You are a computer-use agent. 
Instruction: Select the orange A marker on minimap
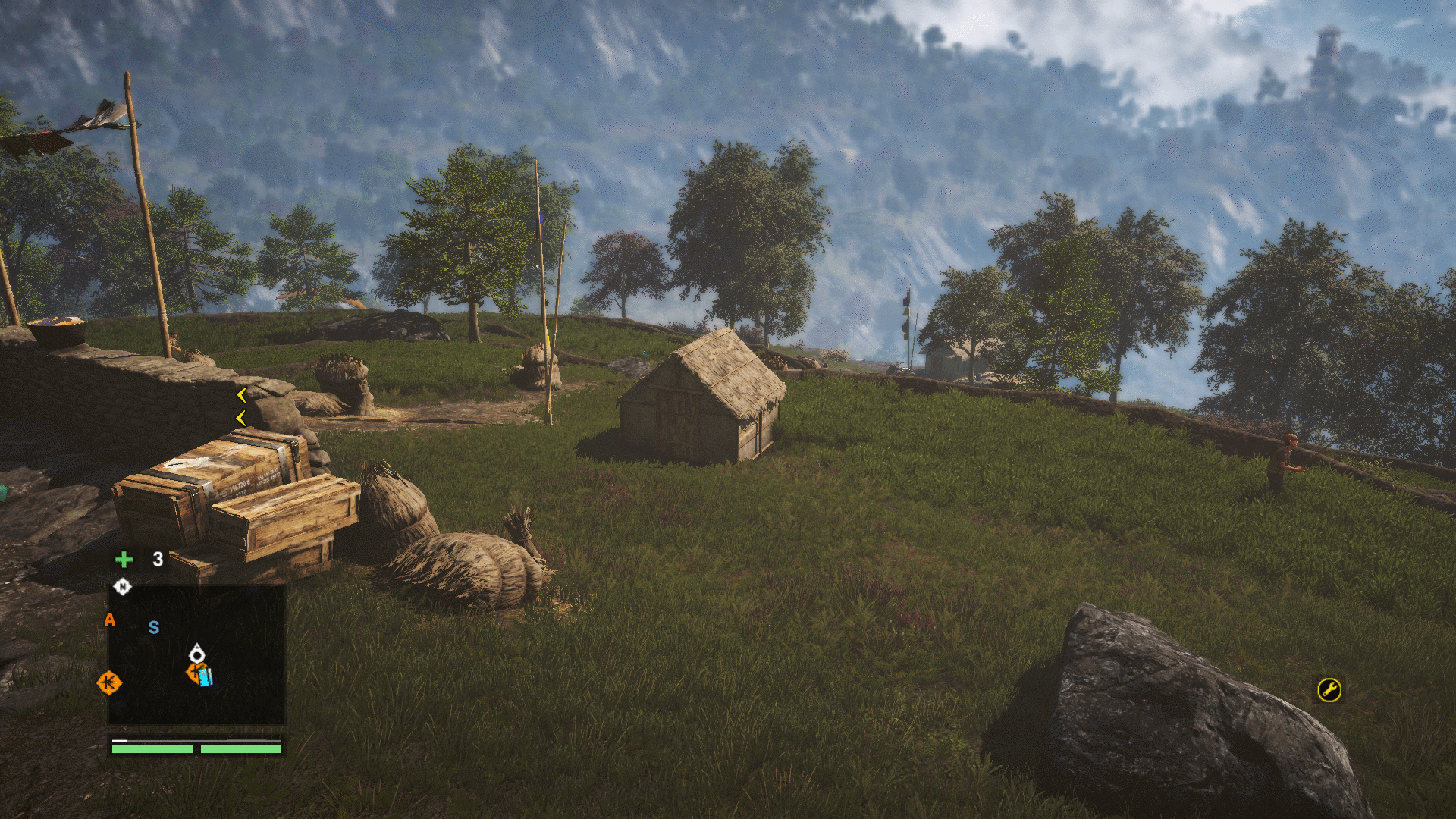(x=110, y=620)
